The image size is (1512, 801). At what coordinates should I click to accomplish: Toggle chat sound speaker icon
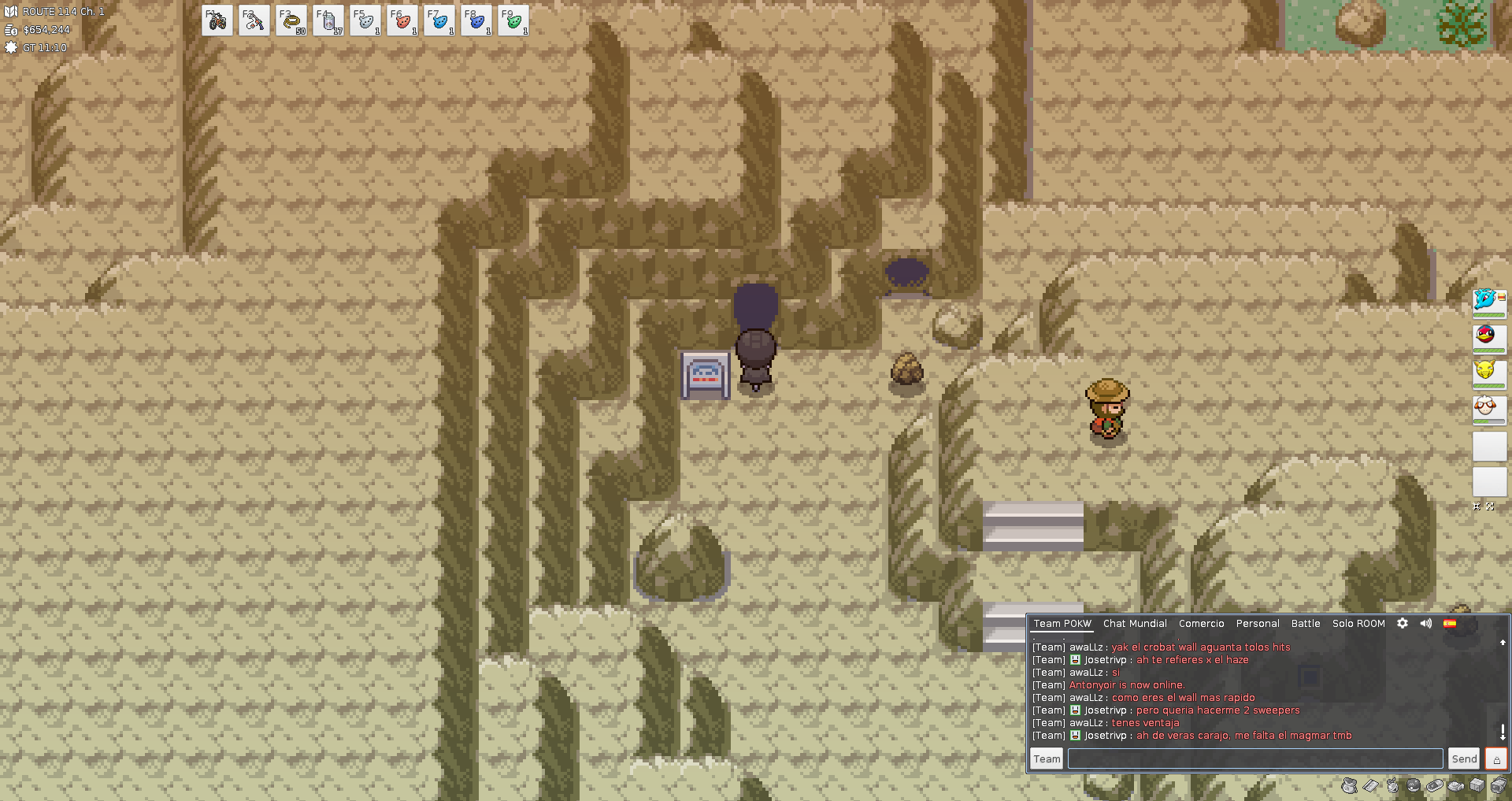click(x=1426, y=623)
